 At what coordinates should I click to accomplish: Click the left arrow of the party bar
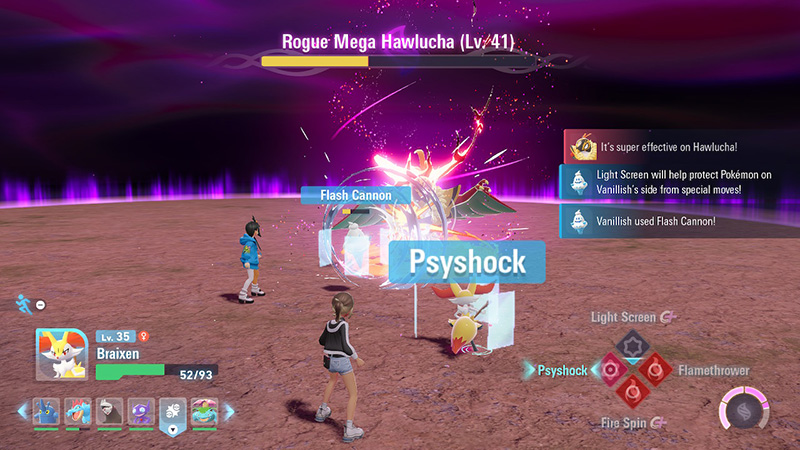(x=22, y=411)
